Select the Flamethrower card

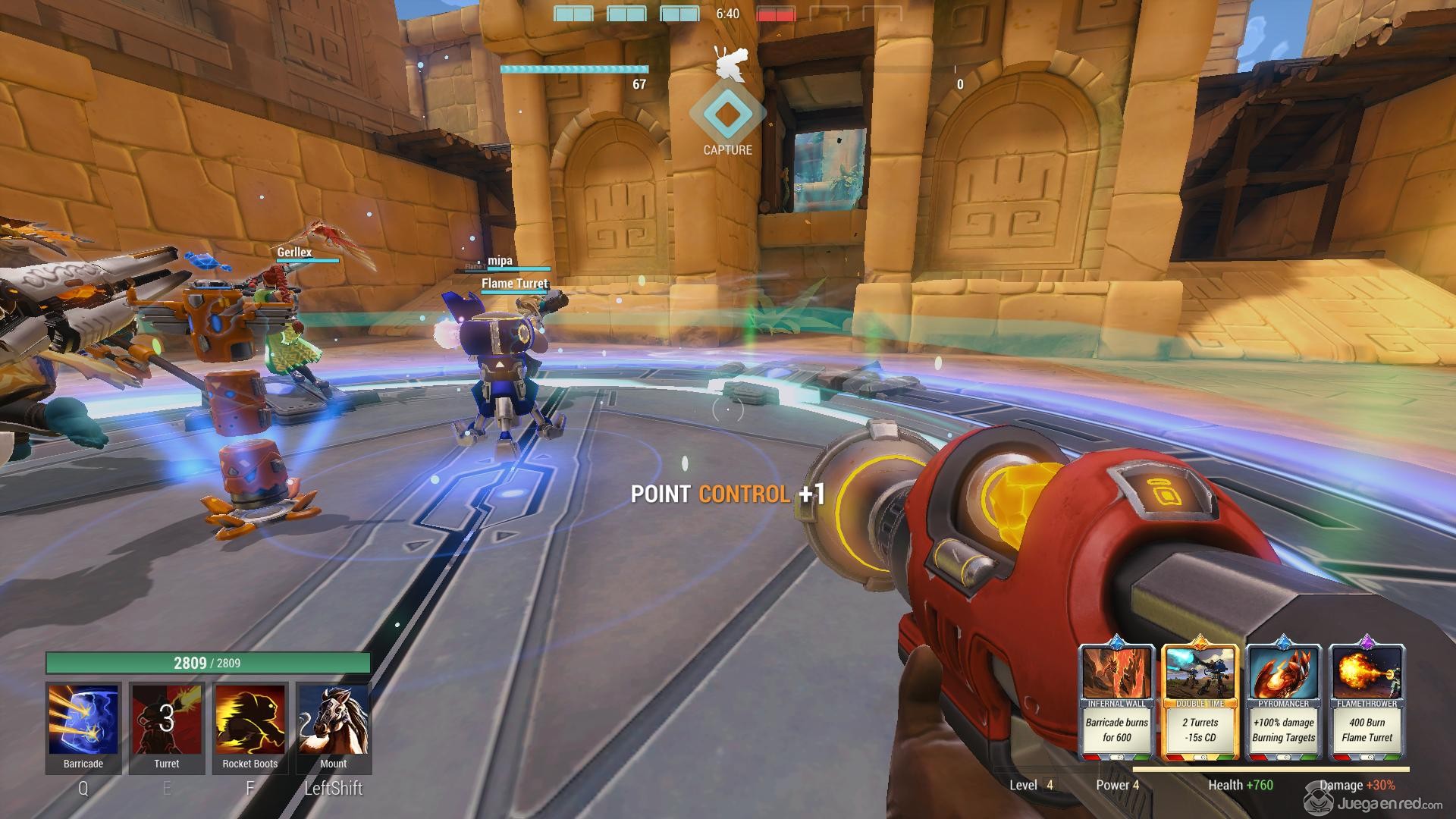1367,701
